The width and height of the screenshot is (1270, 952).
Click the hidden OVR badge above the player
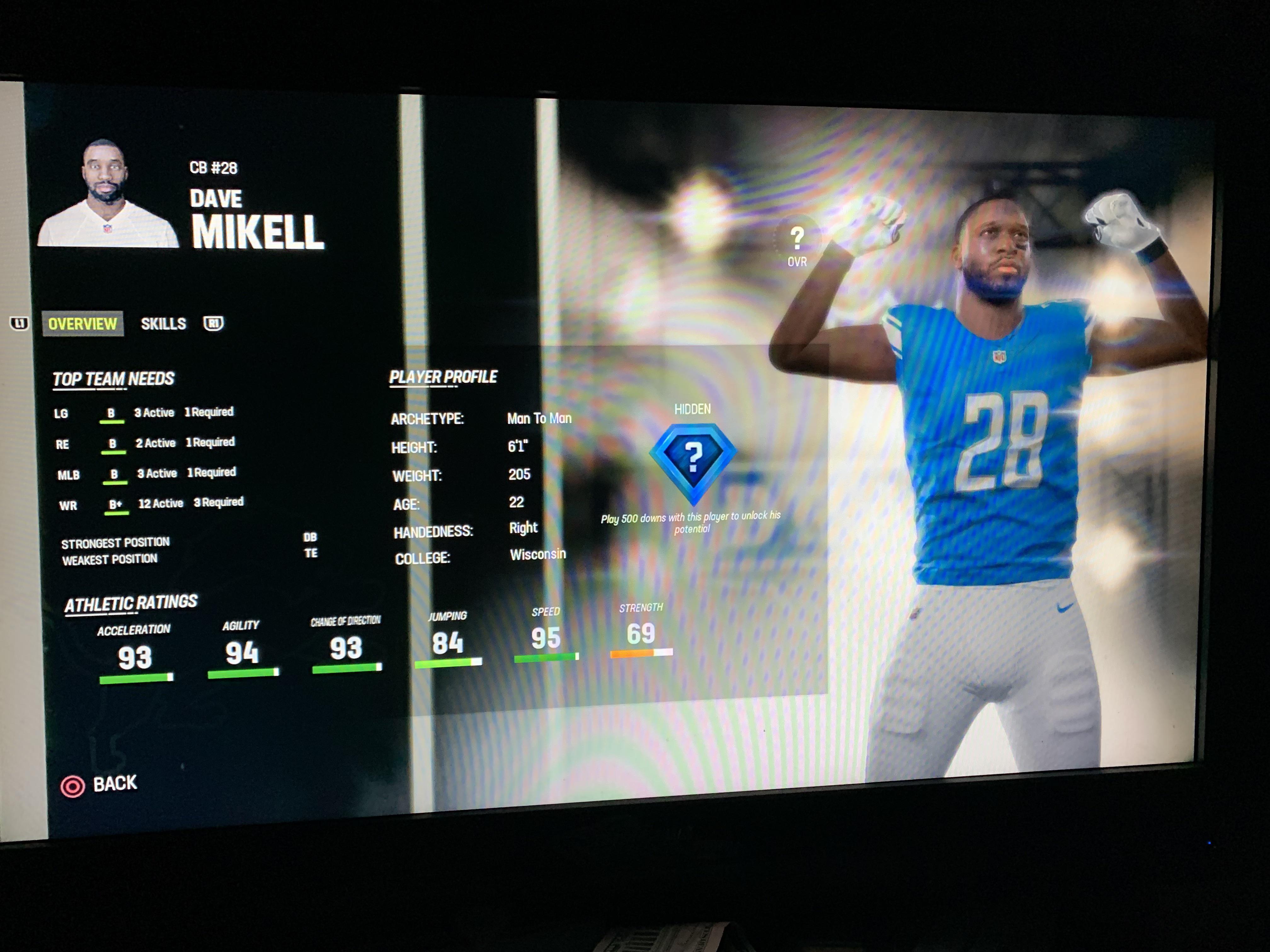click(798, 241)
